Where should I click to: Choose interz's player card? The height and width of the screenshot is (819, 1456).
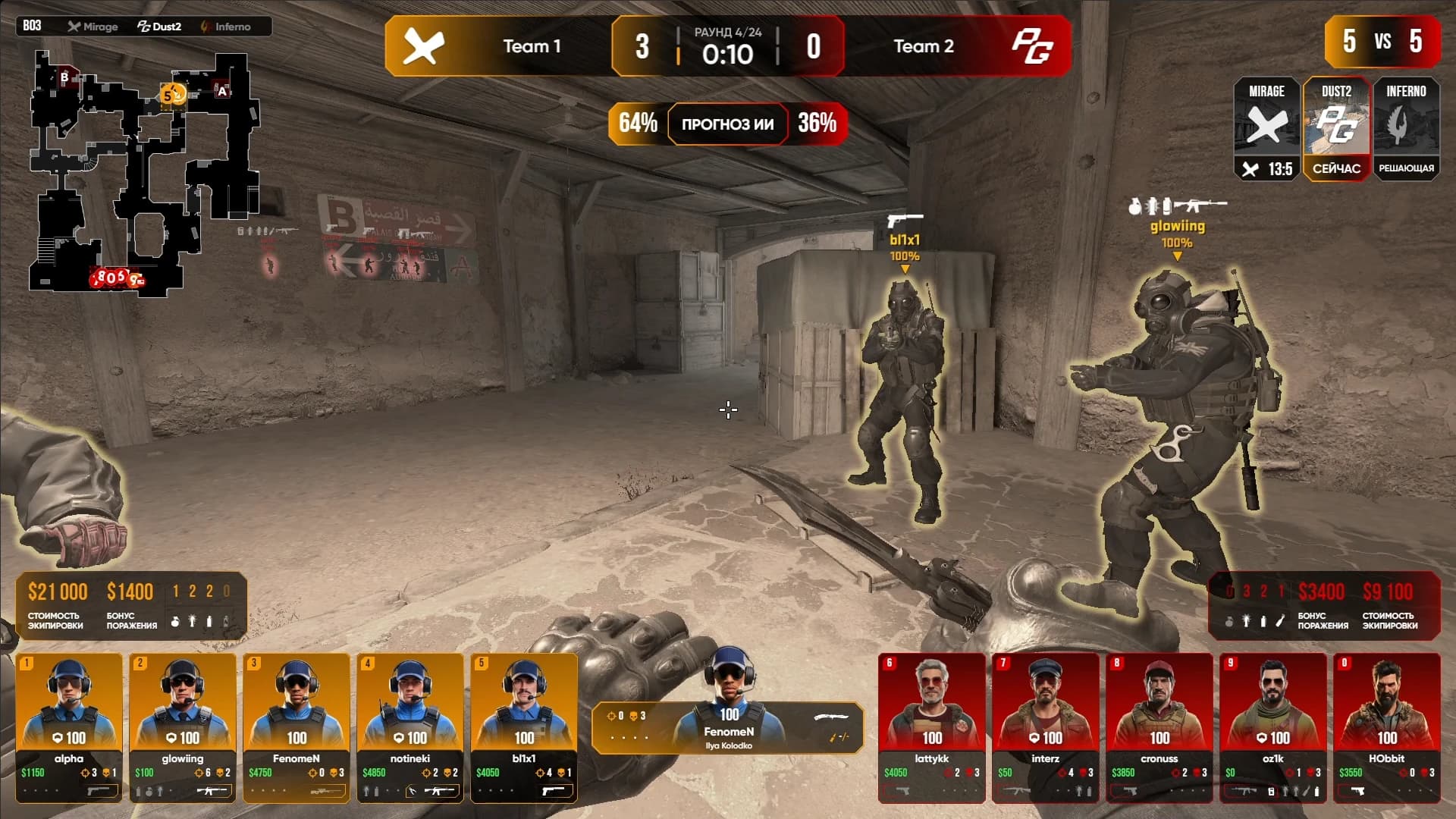tap(1046, 726)
